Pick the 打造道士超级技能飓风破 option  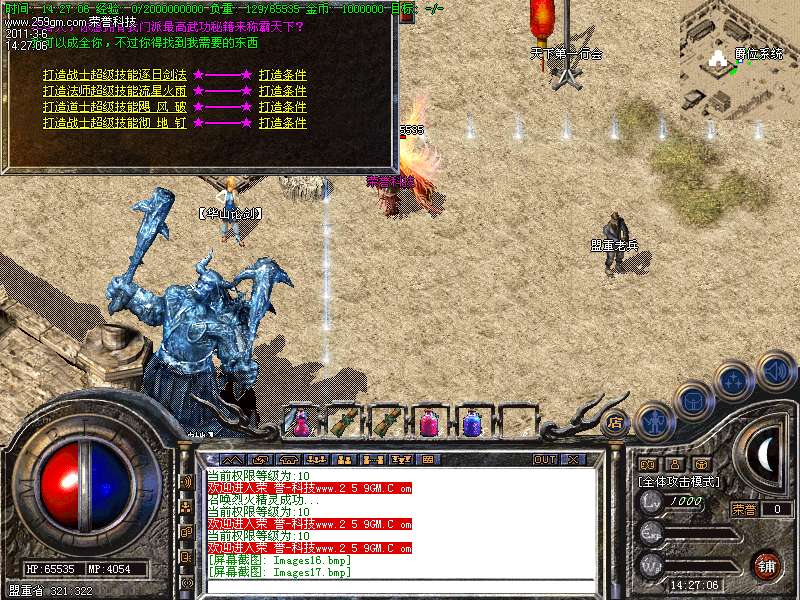(115, 107)
